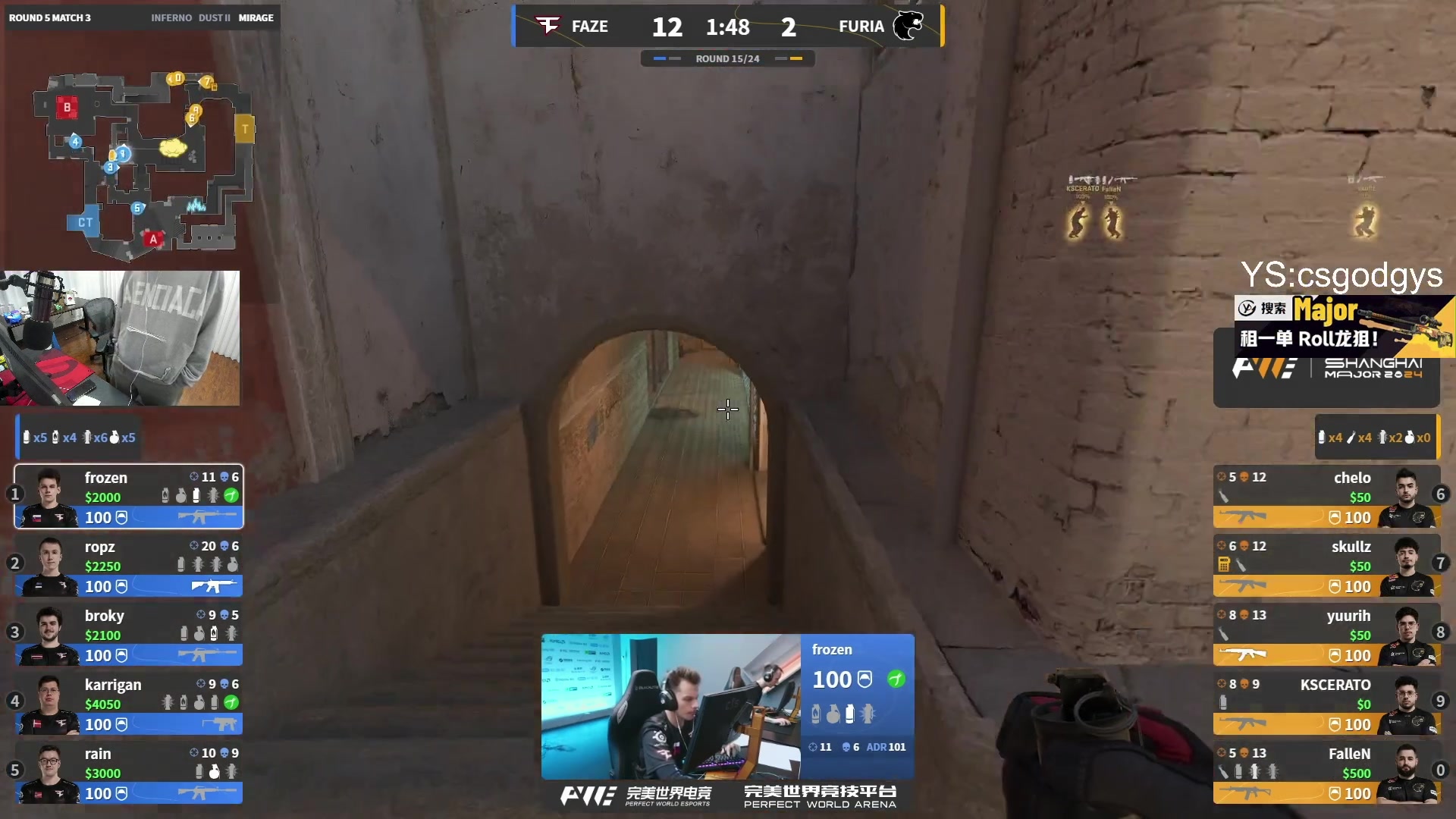Screen dimensions: 1456x819
Task: Click the Mirage radar minimap
Action: click(143, 163)
